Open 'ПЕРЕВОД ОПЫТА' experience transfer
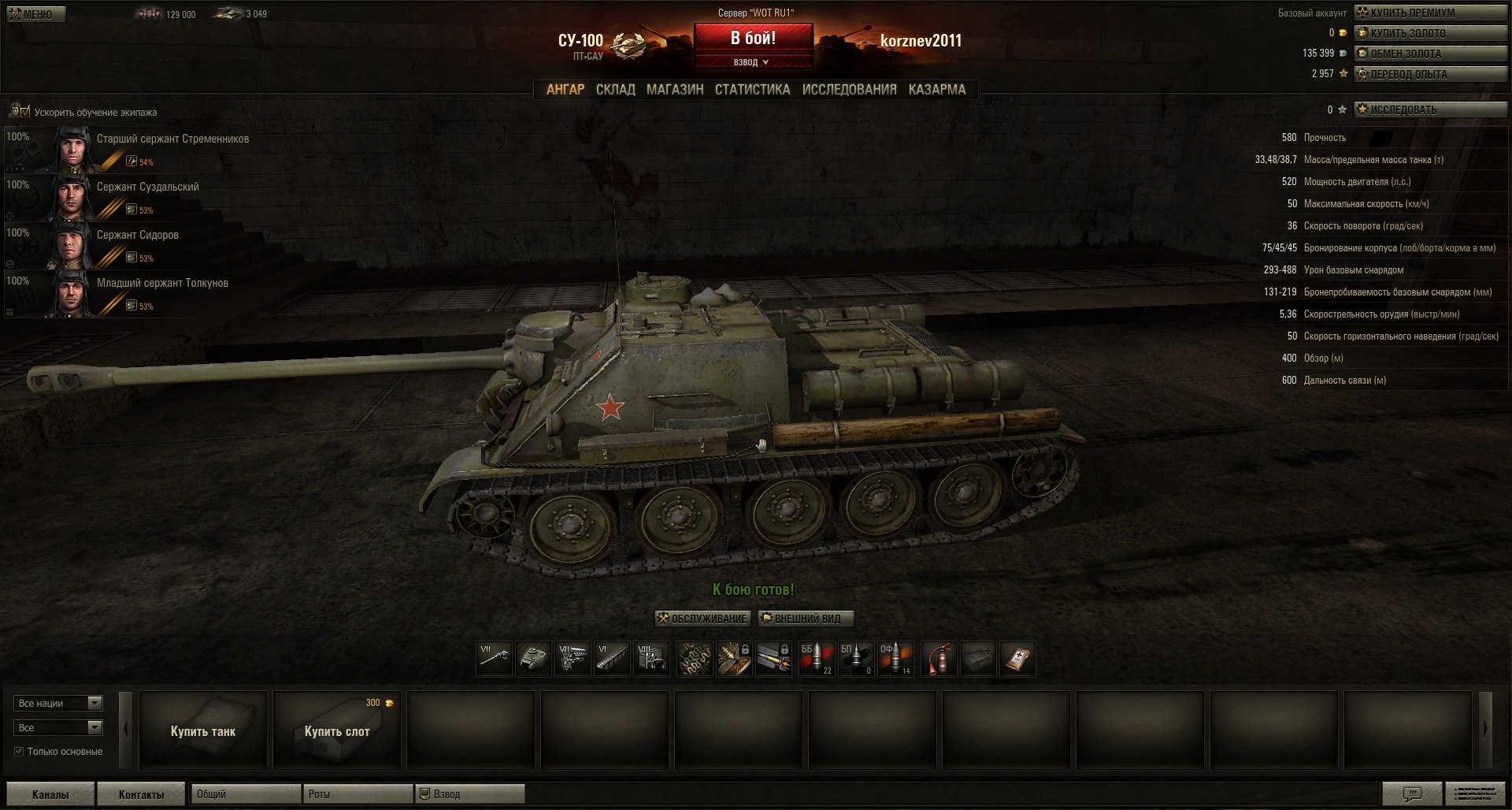The width and height of the screenshot is (1512, 810). coord(1430,74)
